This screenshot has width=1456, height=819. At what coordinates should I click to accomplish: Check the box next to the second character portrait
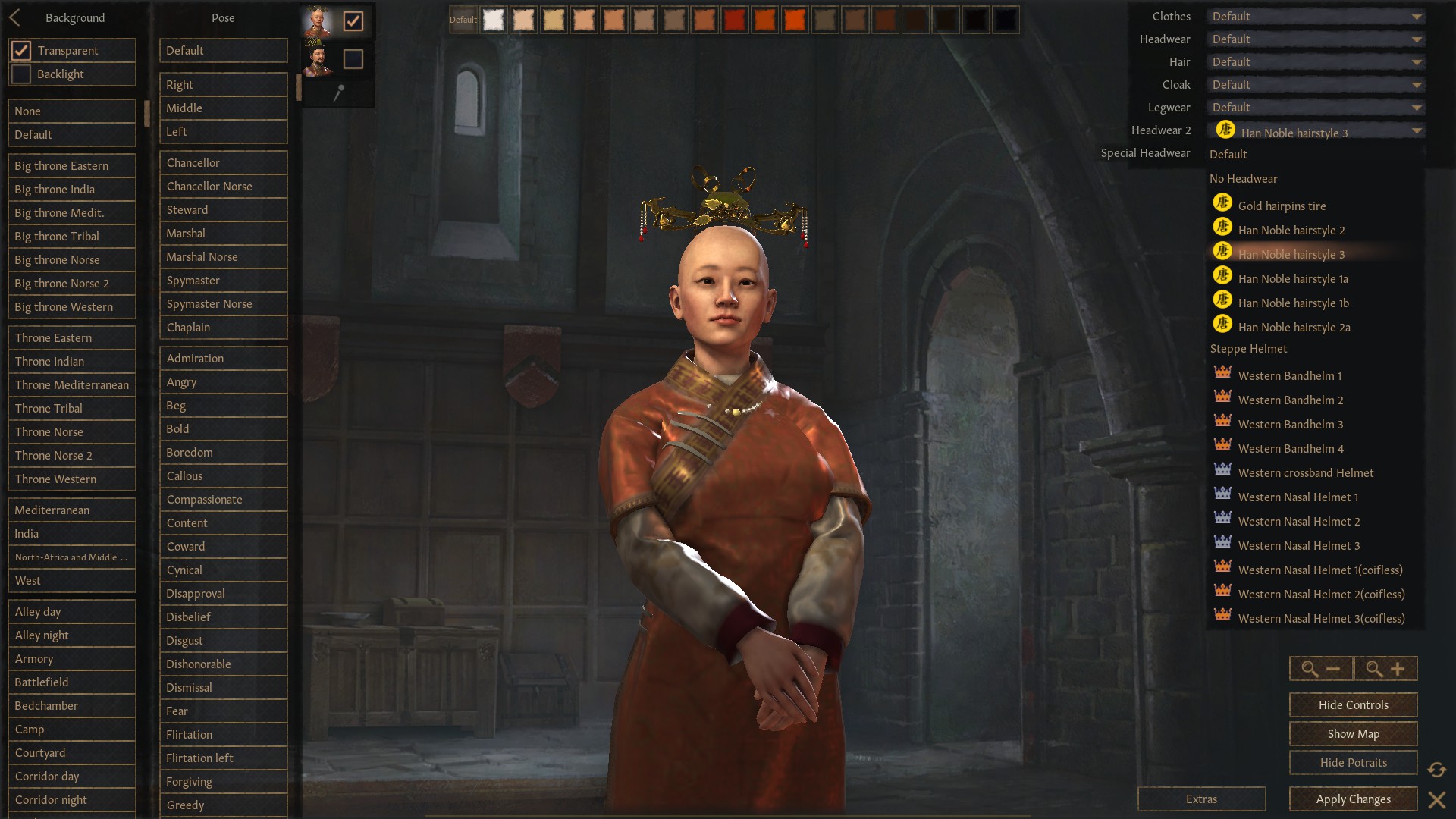[x=353, y=58]
